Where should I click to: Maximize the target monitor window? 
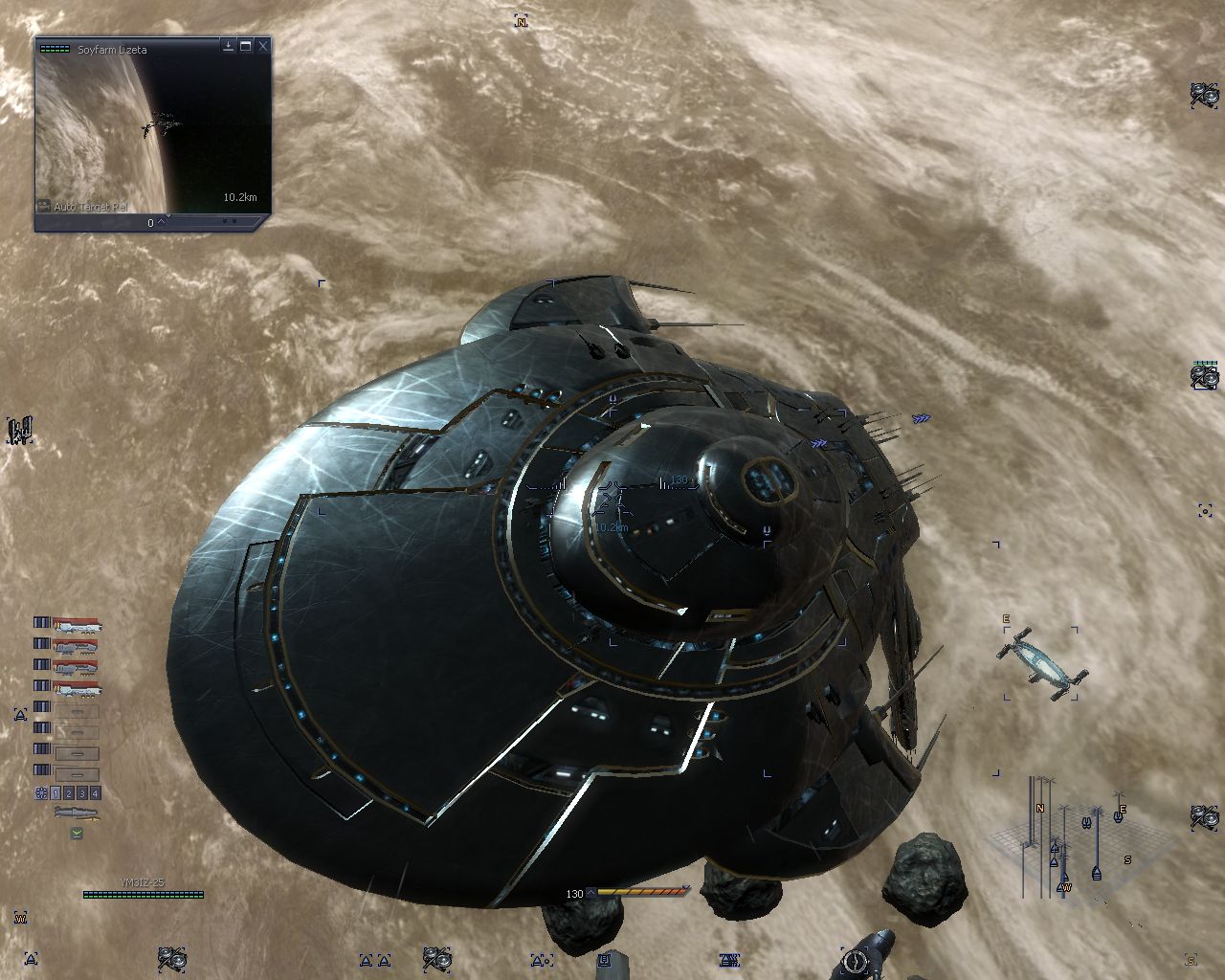(x=246, y=46)
